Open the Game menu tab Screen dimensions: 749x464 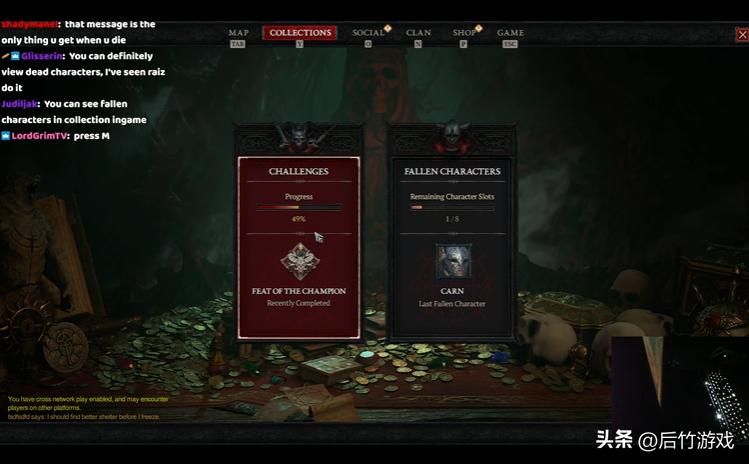[x=510, y=33]
